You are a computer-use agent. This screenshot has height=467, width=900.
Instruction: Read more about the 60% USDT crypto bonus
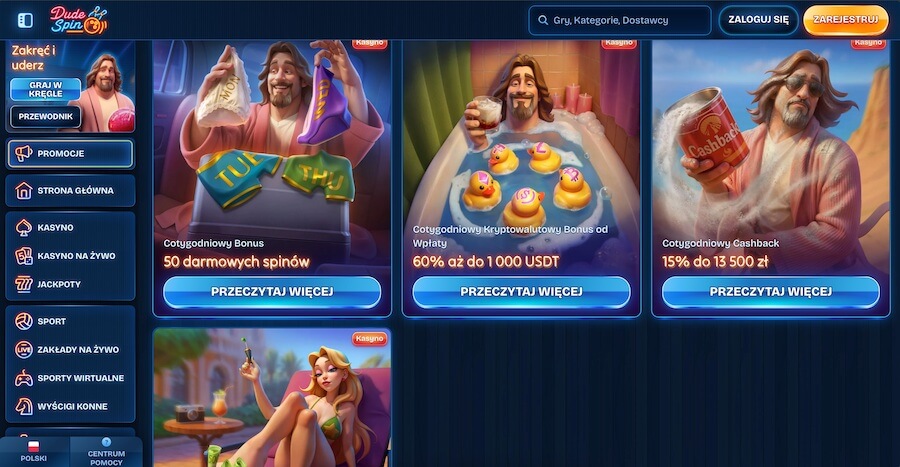coord(521,292)
